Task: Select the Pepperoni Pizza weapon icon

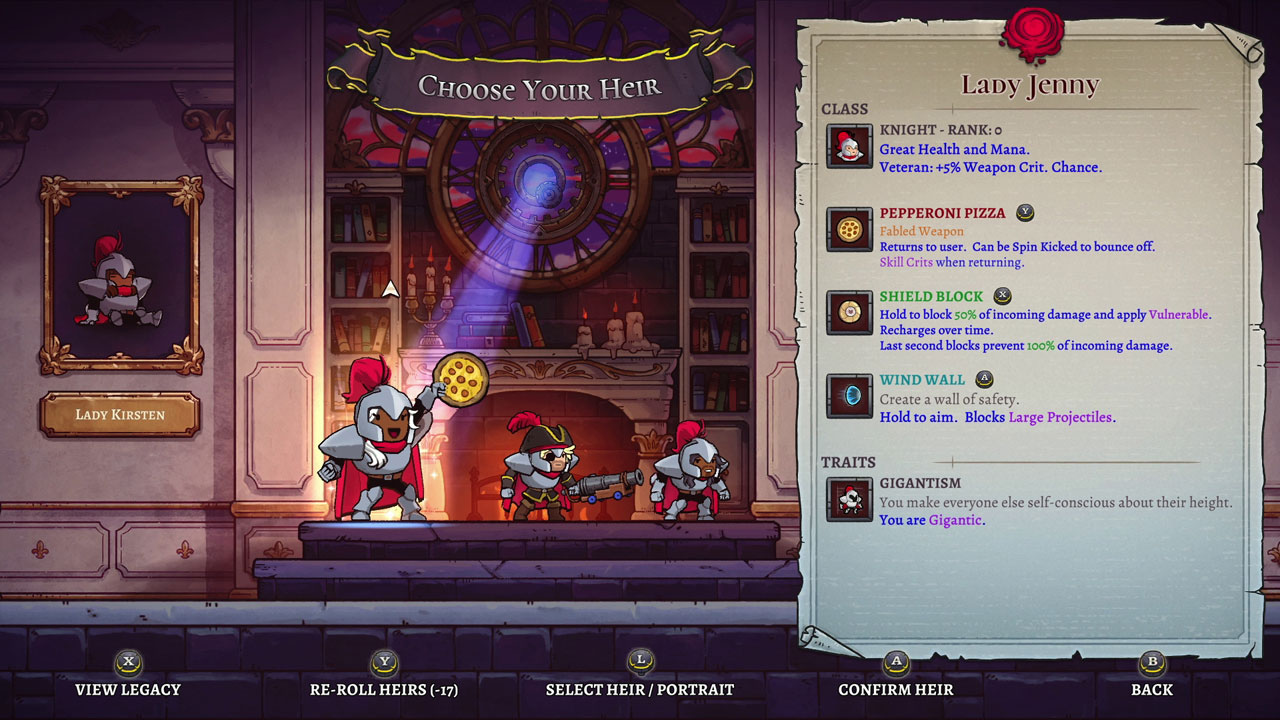Action: pos(849,229)
